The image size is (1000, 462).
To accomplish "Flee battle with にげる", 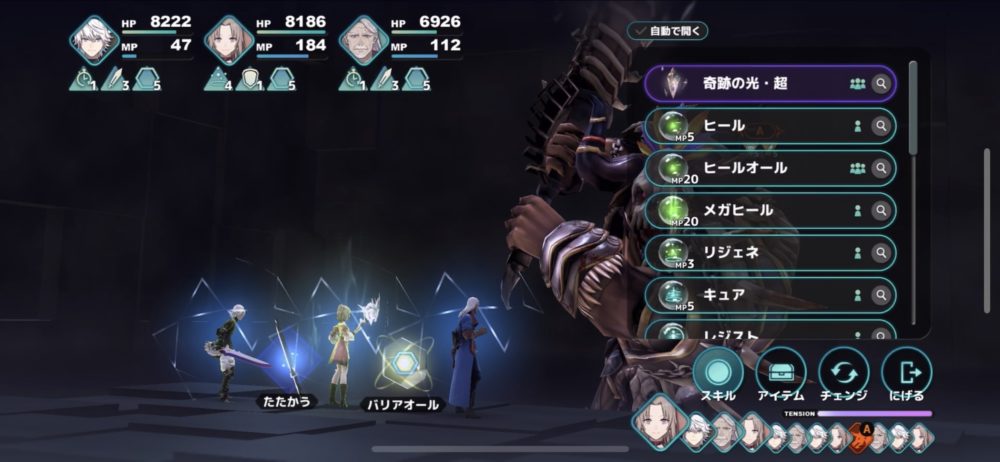I will [906, 374].
